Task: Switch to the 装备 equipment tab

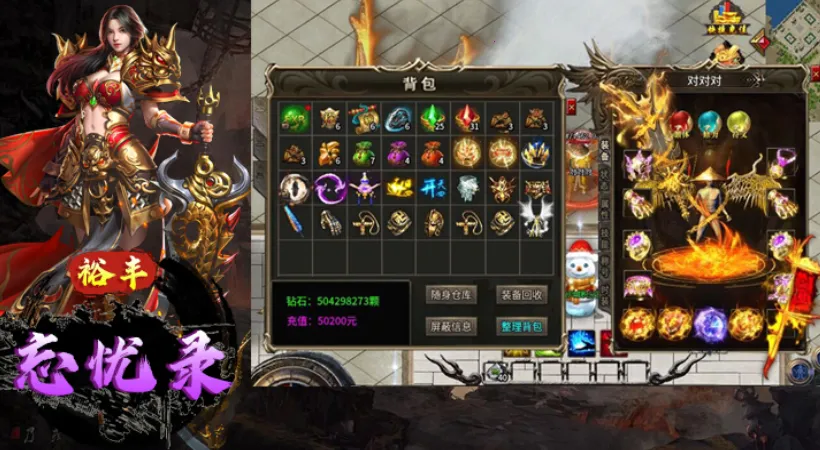Action: pos(603,149)
